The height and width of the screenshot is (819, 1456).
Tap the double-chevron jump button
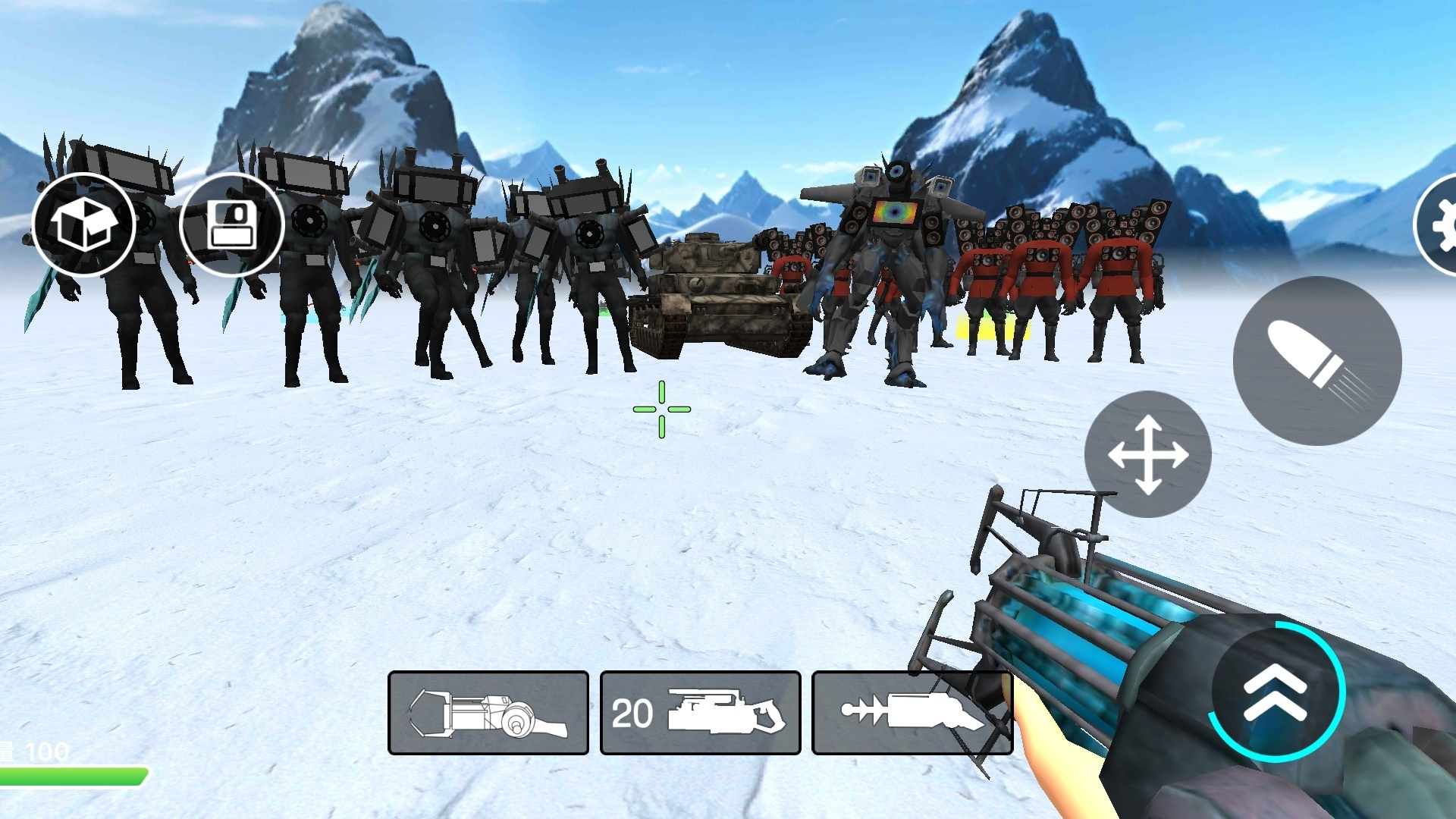pos(1276,692)
